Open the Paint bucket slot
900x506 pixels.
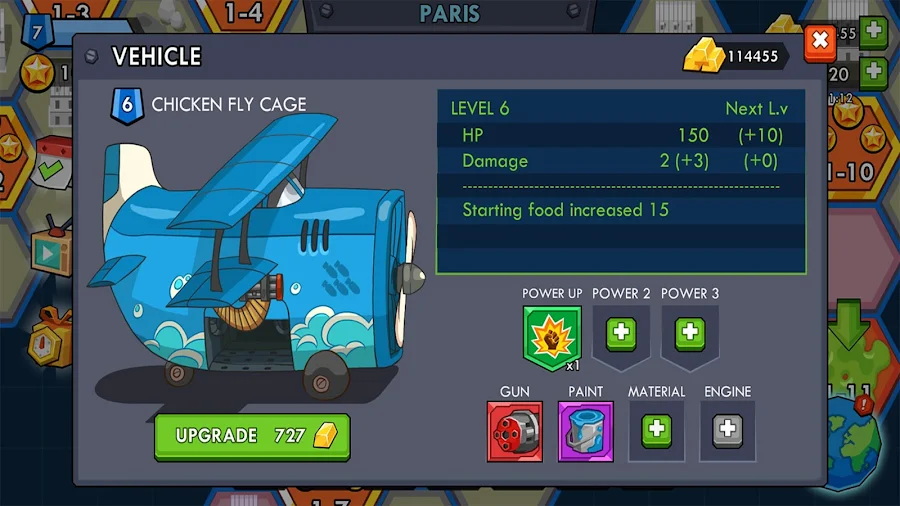[x=585, y=431]
